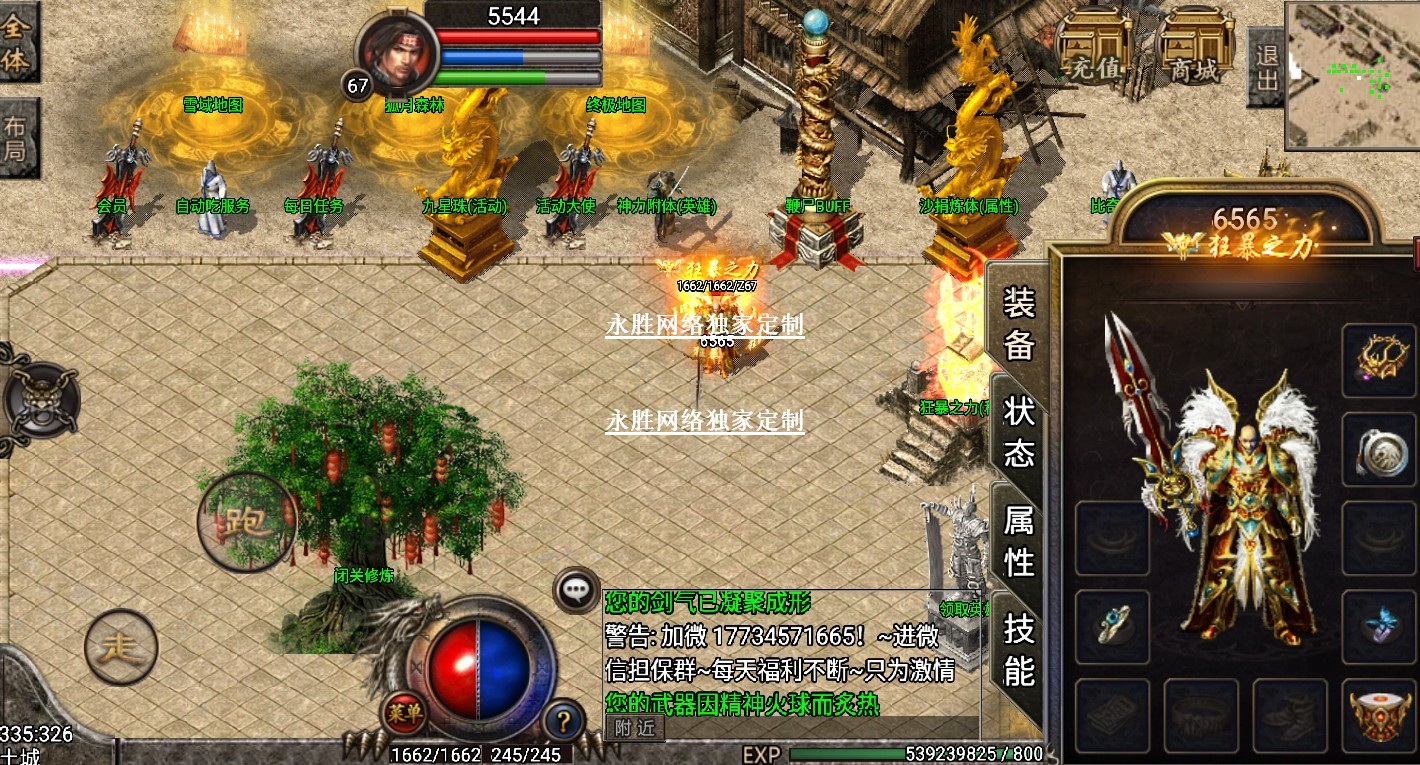Tap the 退出 exit button
The height and width of the screenshot is (765, 1420).
point(1265,67)
